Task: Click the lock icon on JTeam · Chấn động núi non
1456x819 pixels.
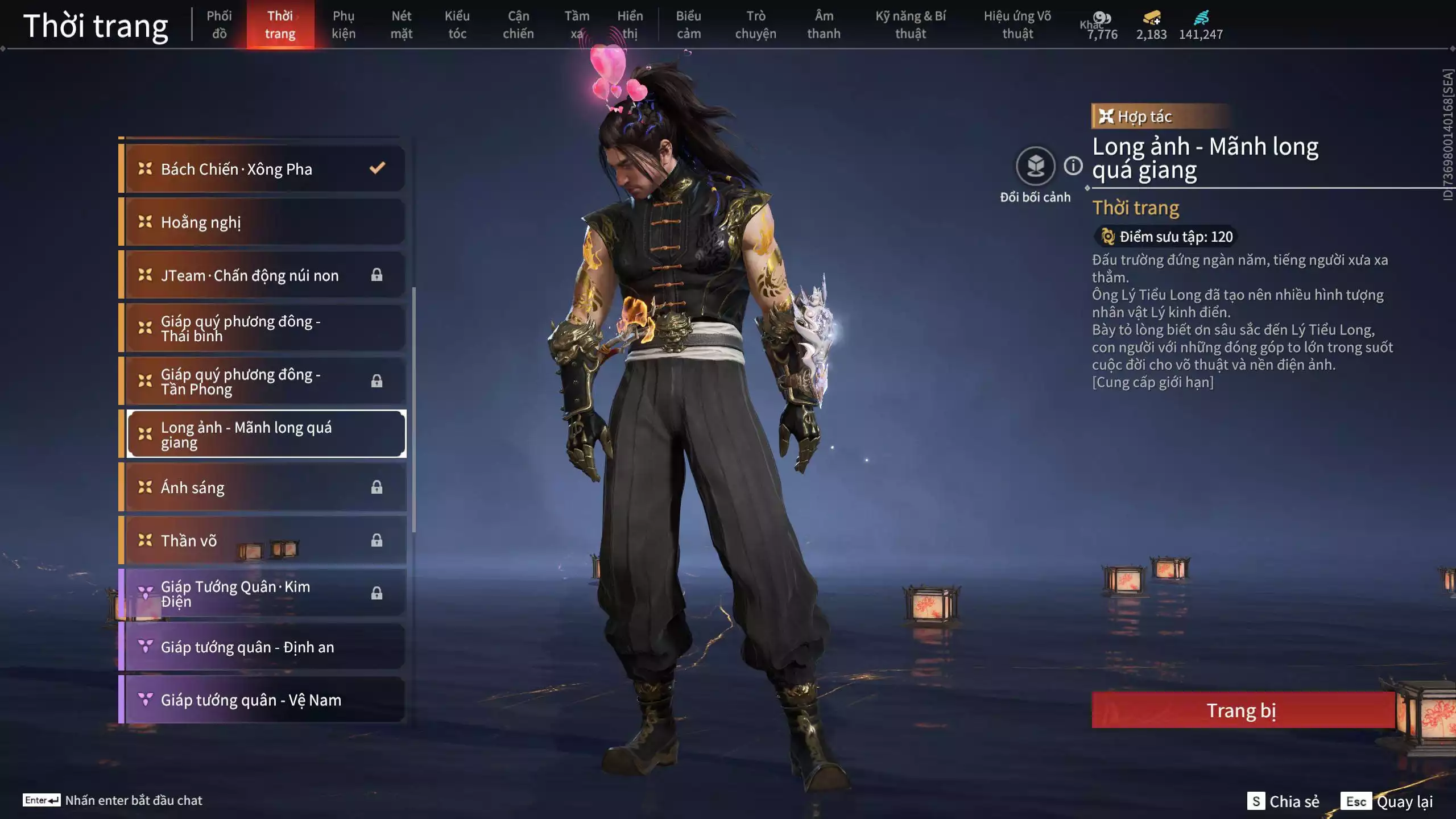Action: coord(375,274)
